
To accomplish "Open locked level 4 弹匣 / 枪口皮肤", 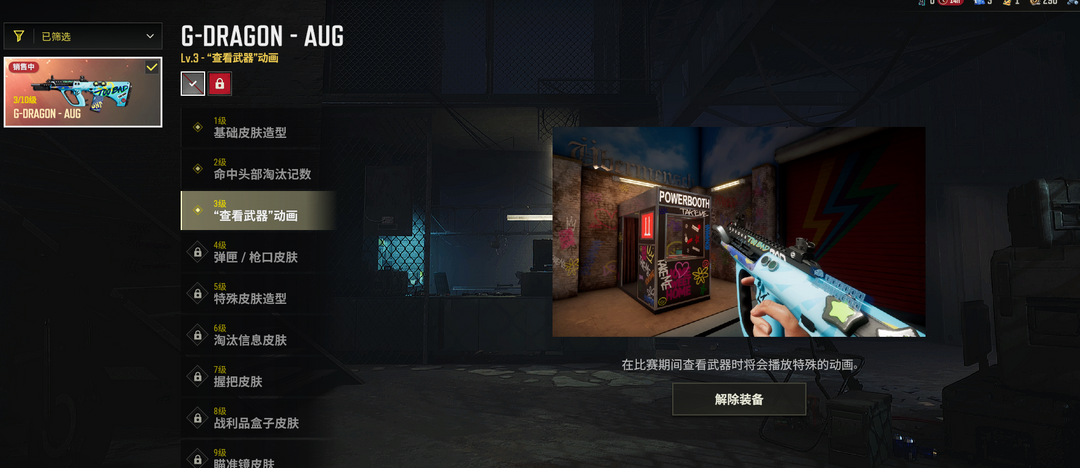I will coord(257,252).
